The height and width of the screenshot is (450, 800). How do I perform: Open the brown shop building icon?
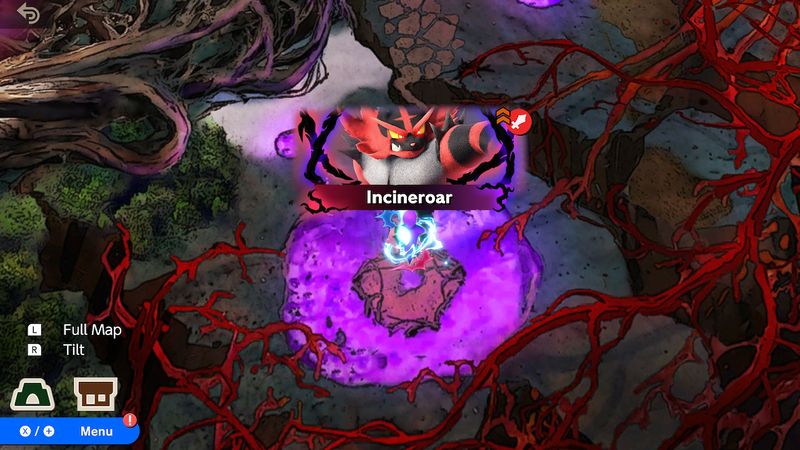pos(96,395)
